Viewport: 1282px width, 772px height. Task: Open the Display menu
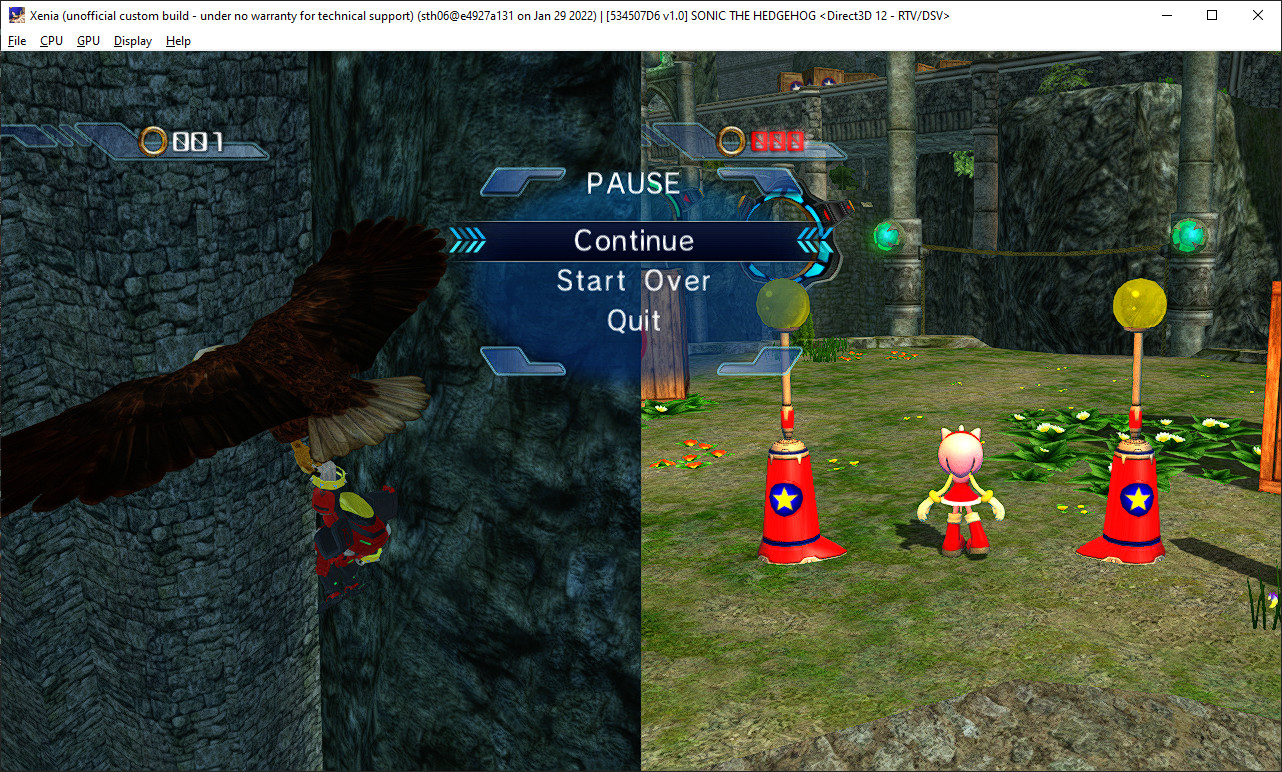132,41
